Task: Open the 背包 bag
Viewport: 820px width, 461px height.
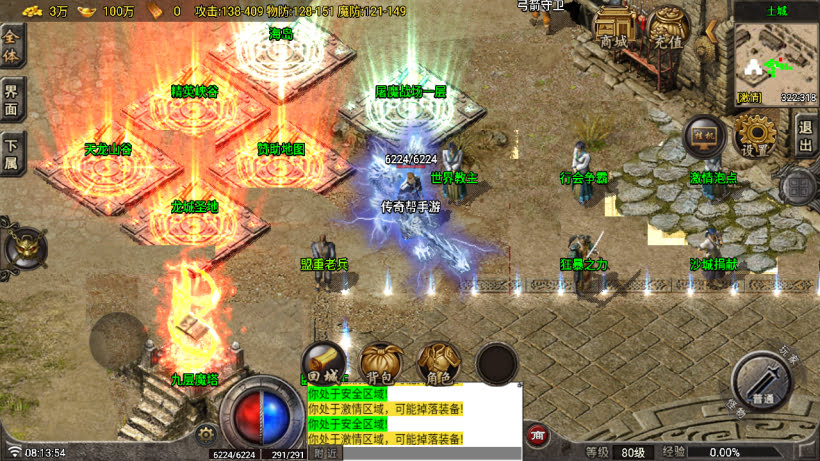Action: coord(382,363)
